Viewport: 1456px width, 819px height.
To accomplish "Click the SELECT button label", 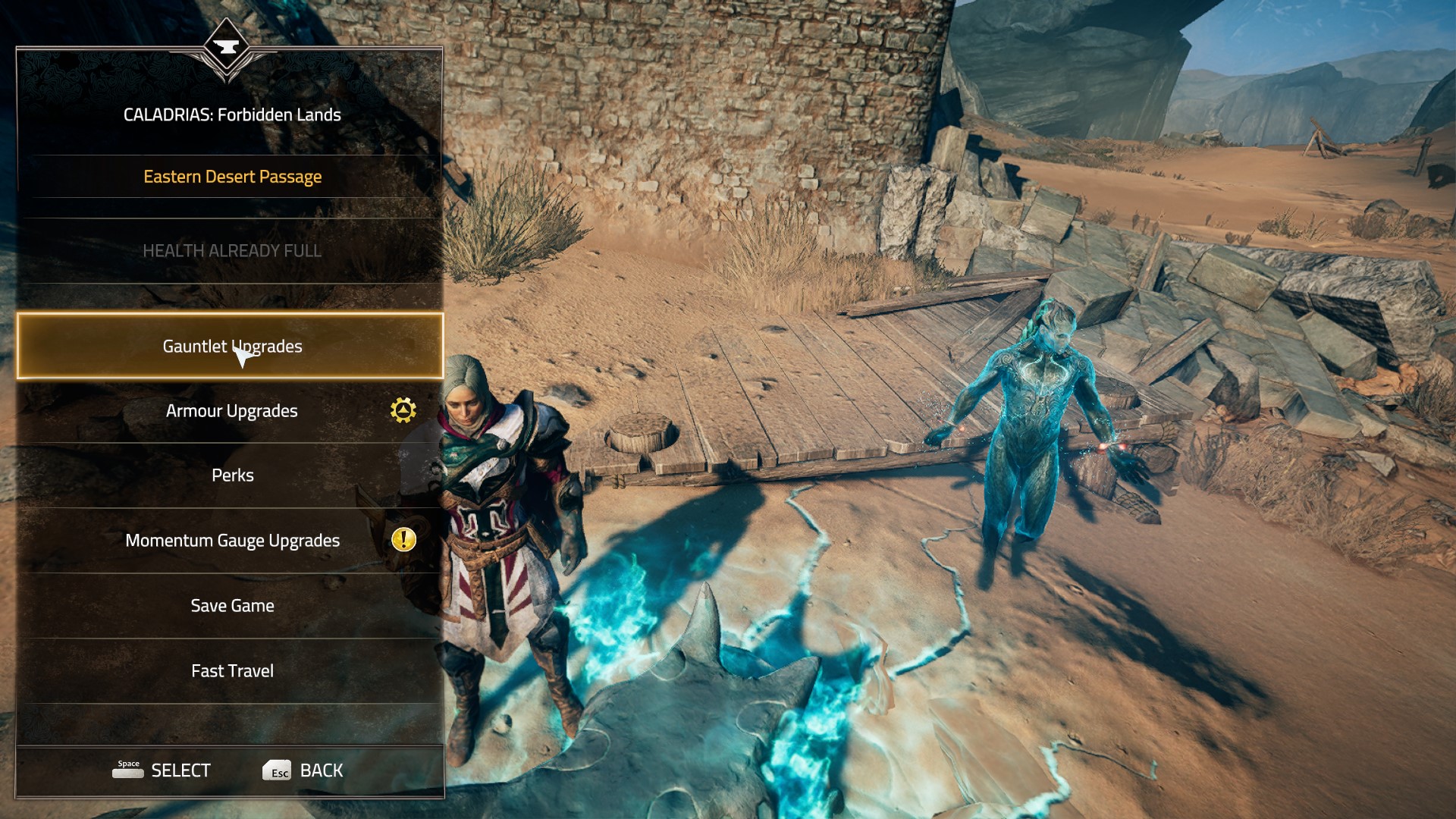I will pyautogui.click(x=180, y=770).
